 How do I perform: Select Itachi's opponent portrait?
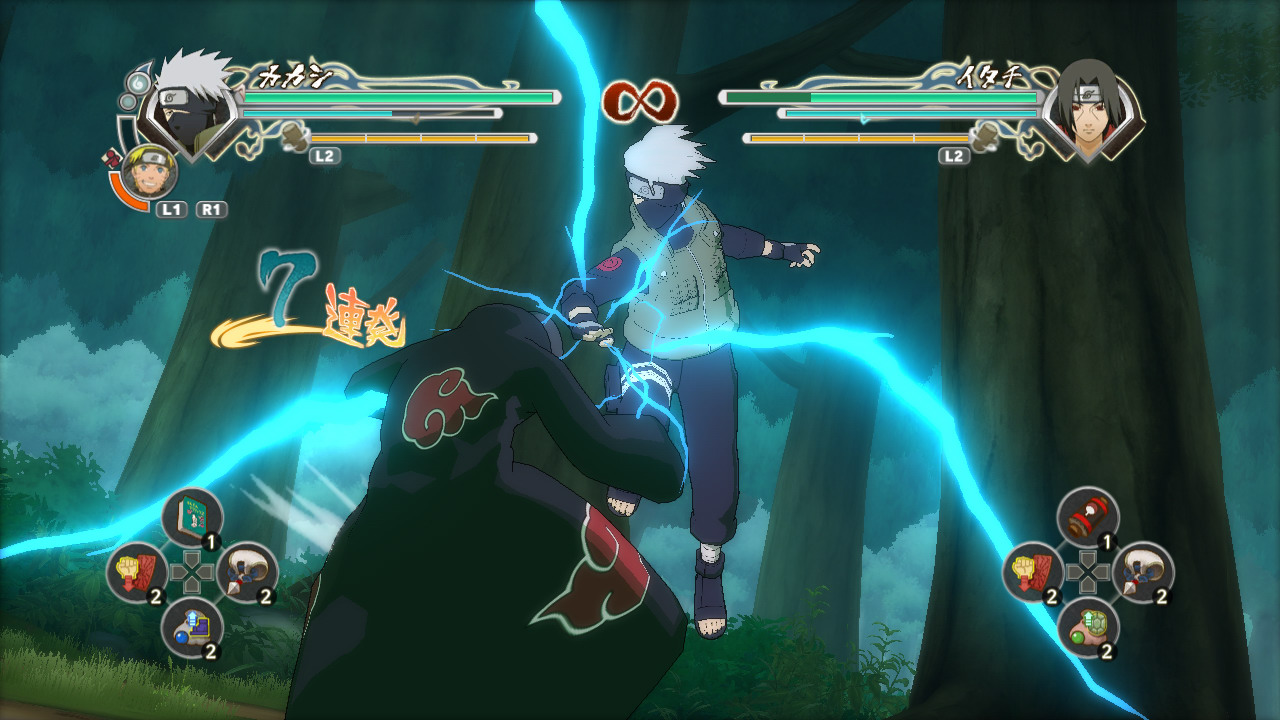click(1090, 106)
